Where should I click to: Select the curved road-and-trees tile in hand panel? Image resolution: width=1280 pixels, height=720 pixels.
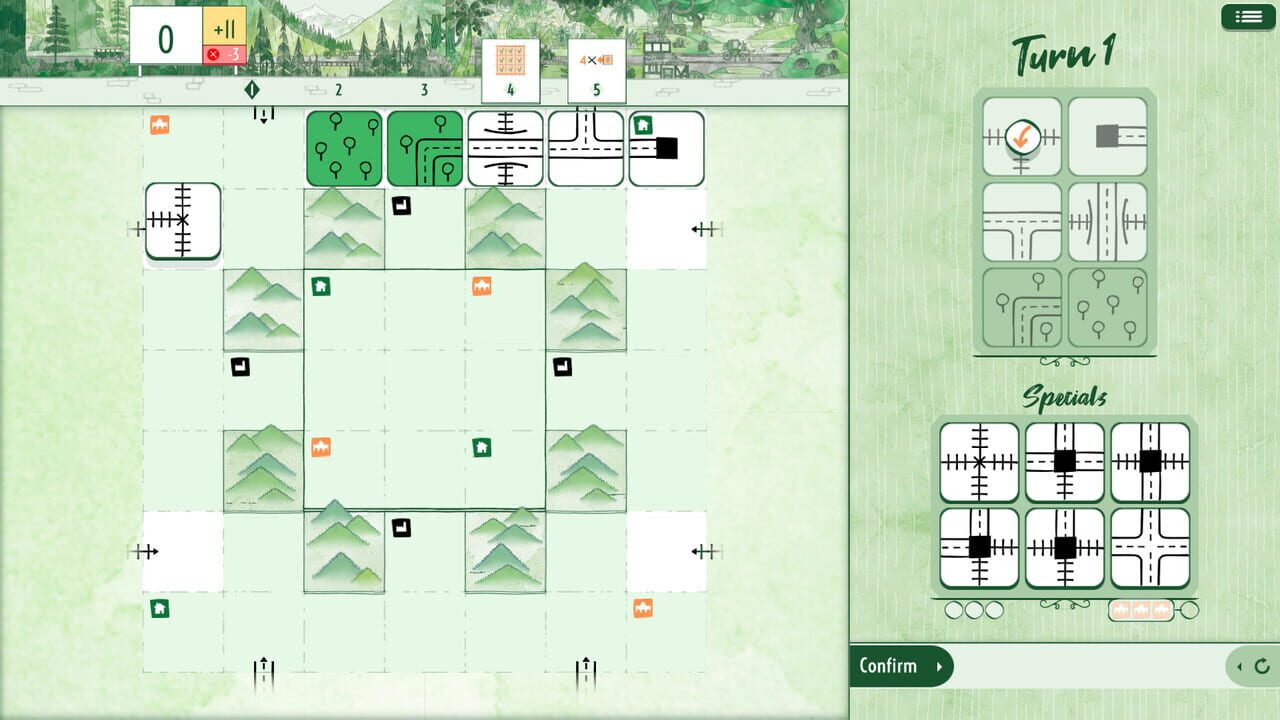pos(1021,305)
